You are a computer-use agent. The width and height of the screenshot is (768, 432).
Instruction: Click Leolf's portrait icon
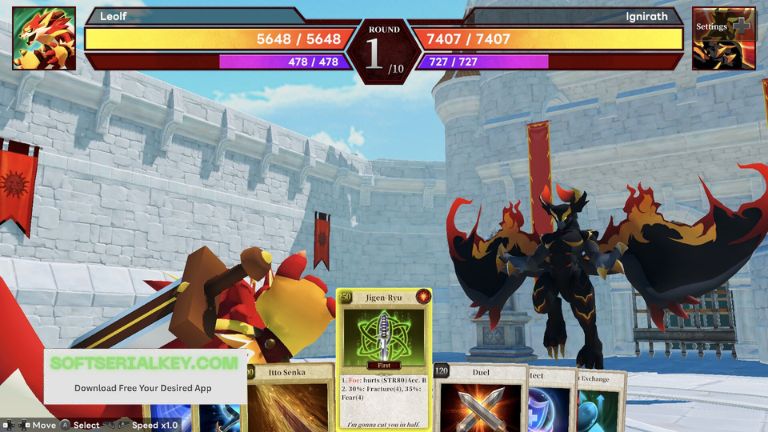click(44, 38)
